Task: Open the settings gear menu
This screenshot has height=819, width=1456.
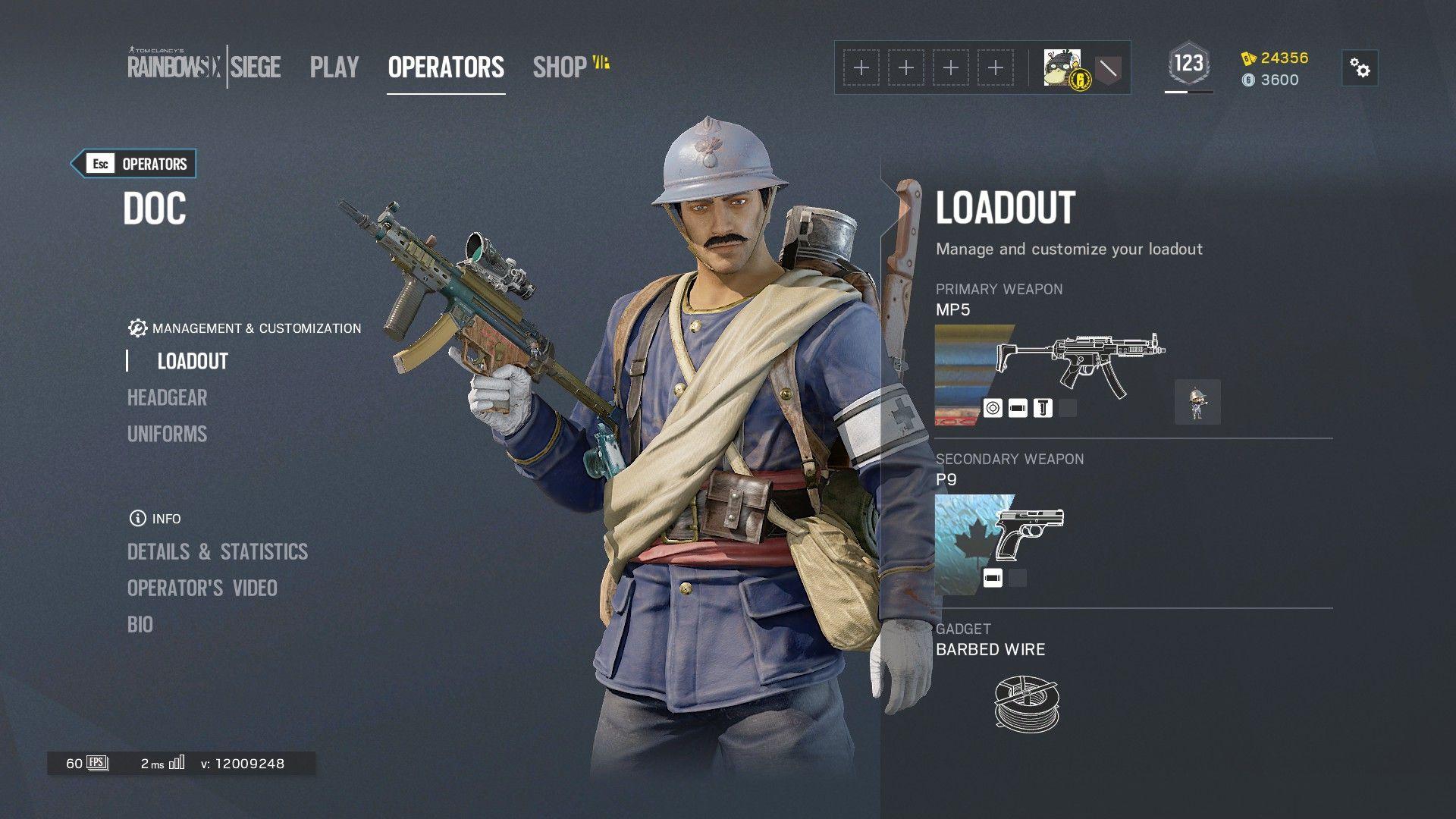Action: (x=1360, y=68)
